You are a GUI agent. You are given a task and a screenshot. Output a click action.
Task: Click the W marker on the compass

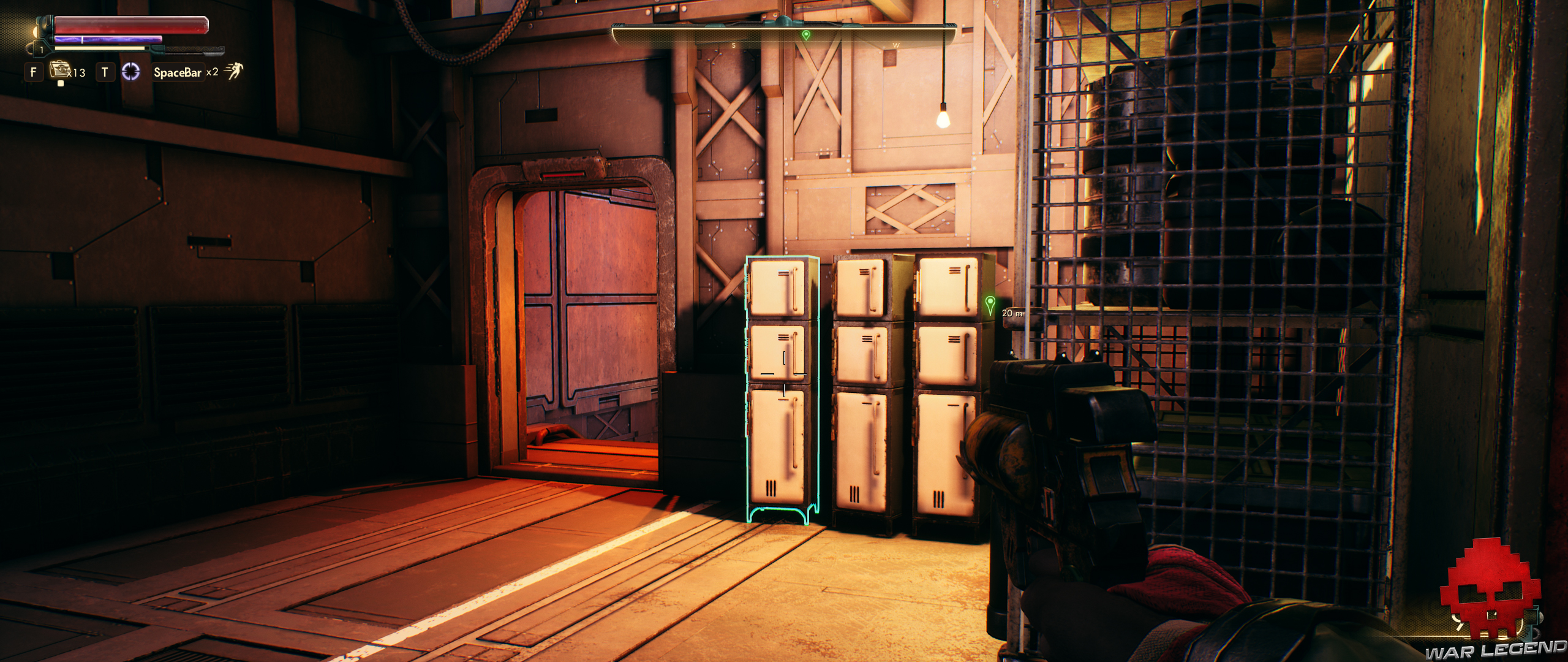click(x=895, y=45)
